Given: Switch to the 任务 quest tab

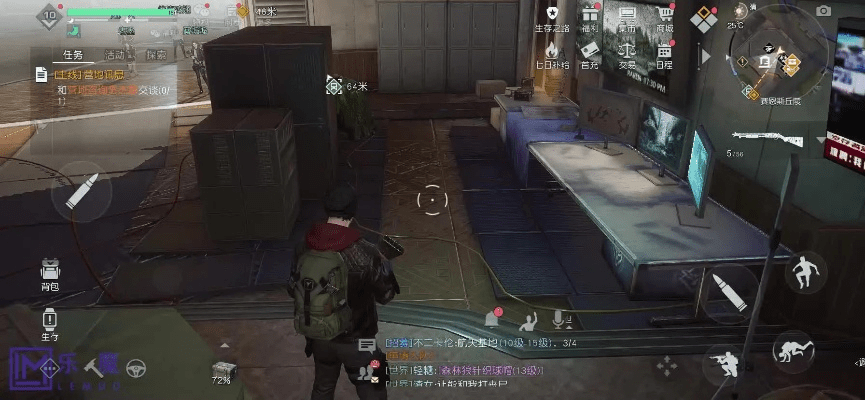Looking at the screenshot, I should 73,55.
